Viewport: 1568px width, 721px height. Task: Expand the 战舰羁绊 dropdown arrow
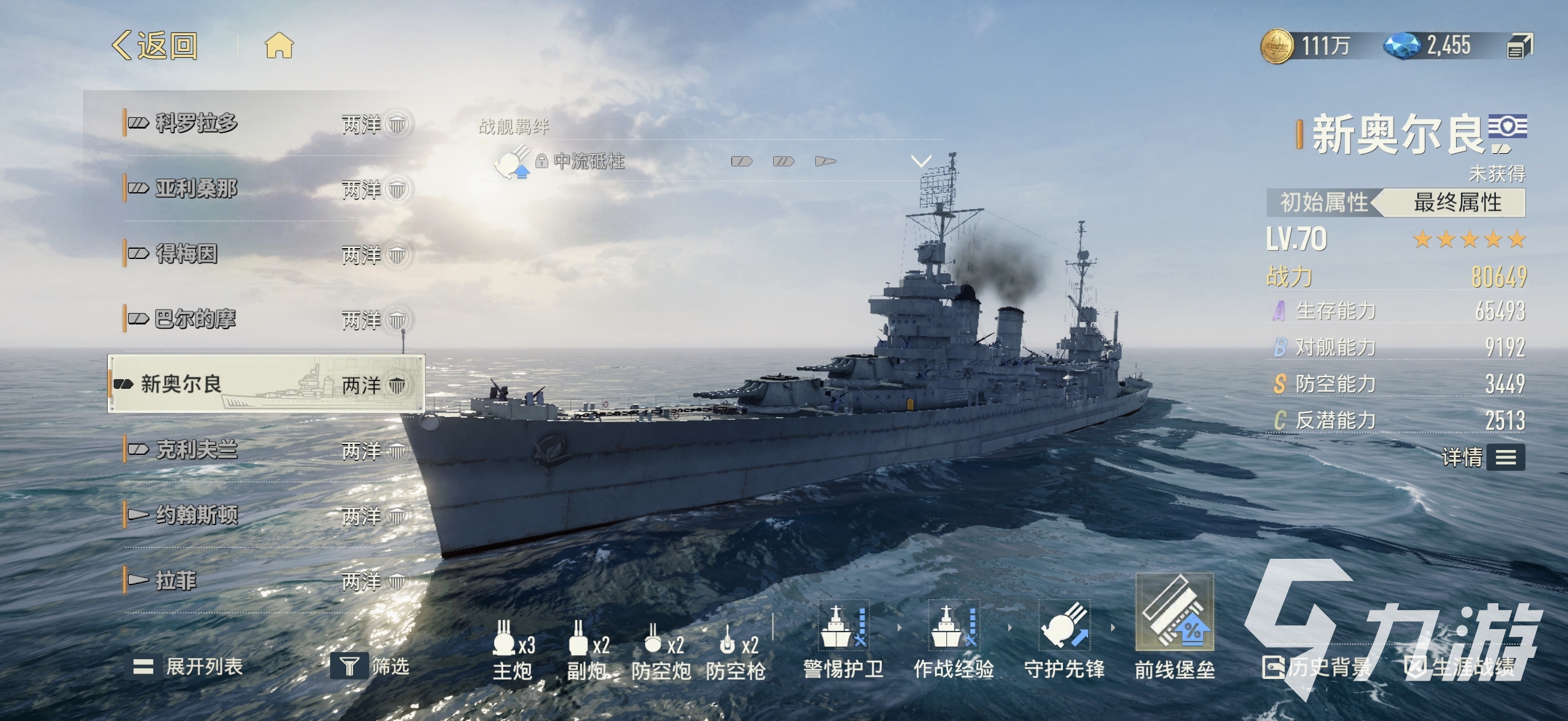920,161
